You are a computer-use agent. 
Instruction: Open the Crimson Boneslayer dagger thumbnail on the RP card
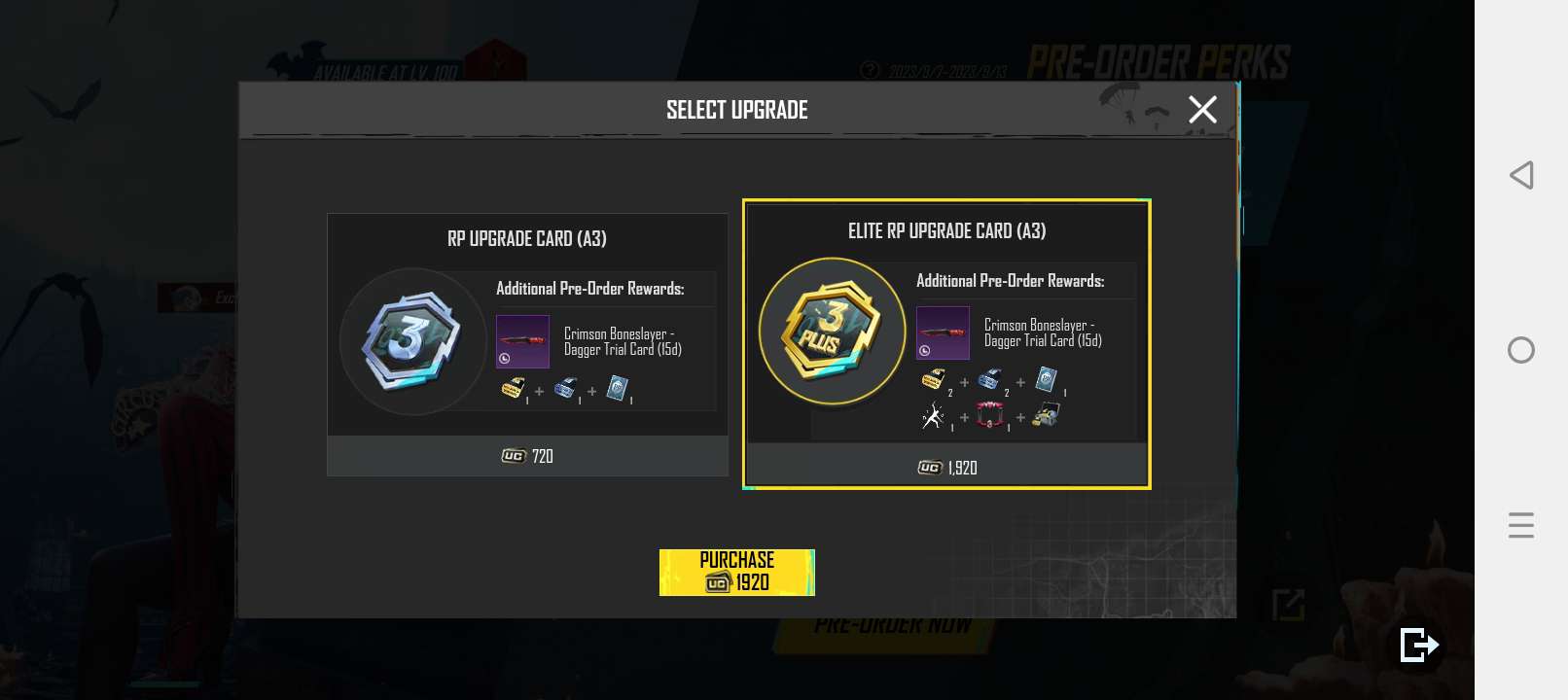(522, 341)
